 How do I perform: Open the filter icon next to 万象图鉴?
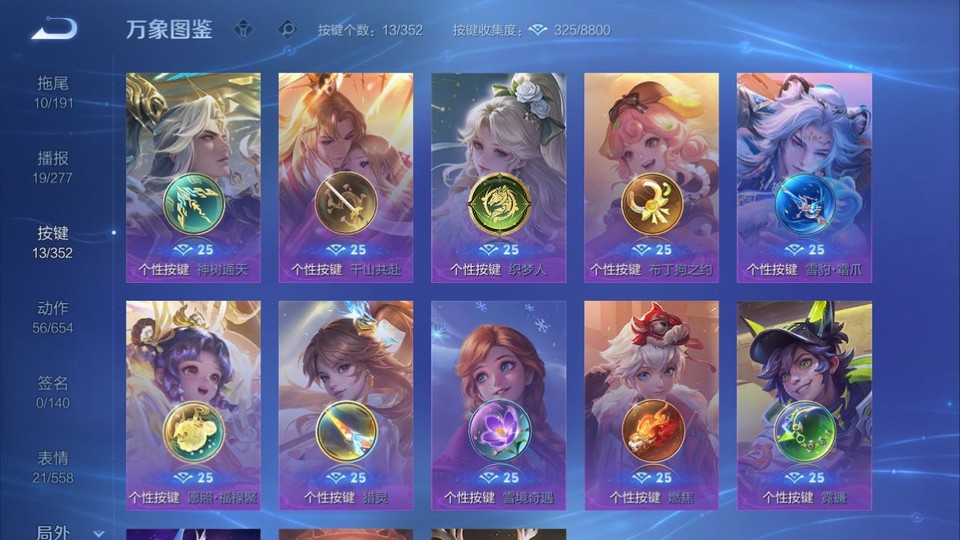(243, 29)
